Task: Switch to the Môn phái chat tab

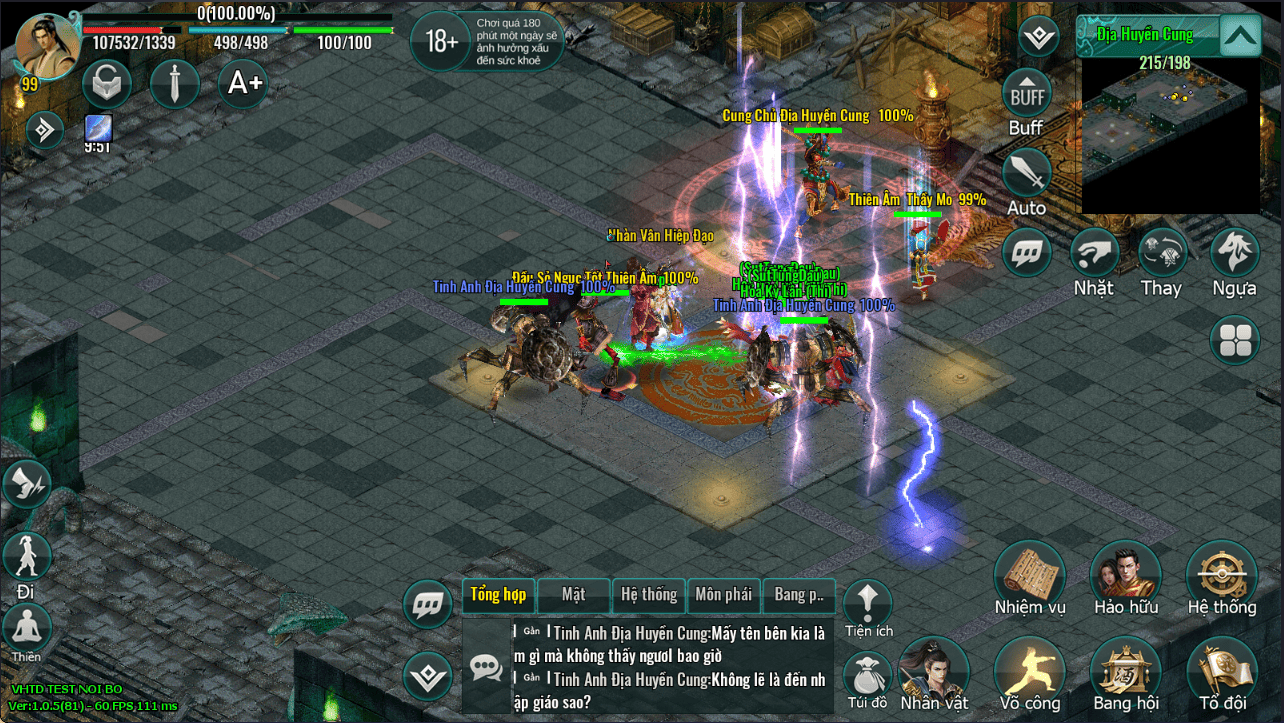Action: tap(723, 595)
